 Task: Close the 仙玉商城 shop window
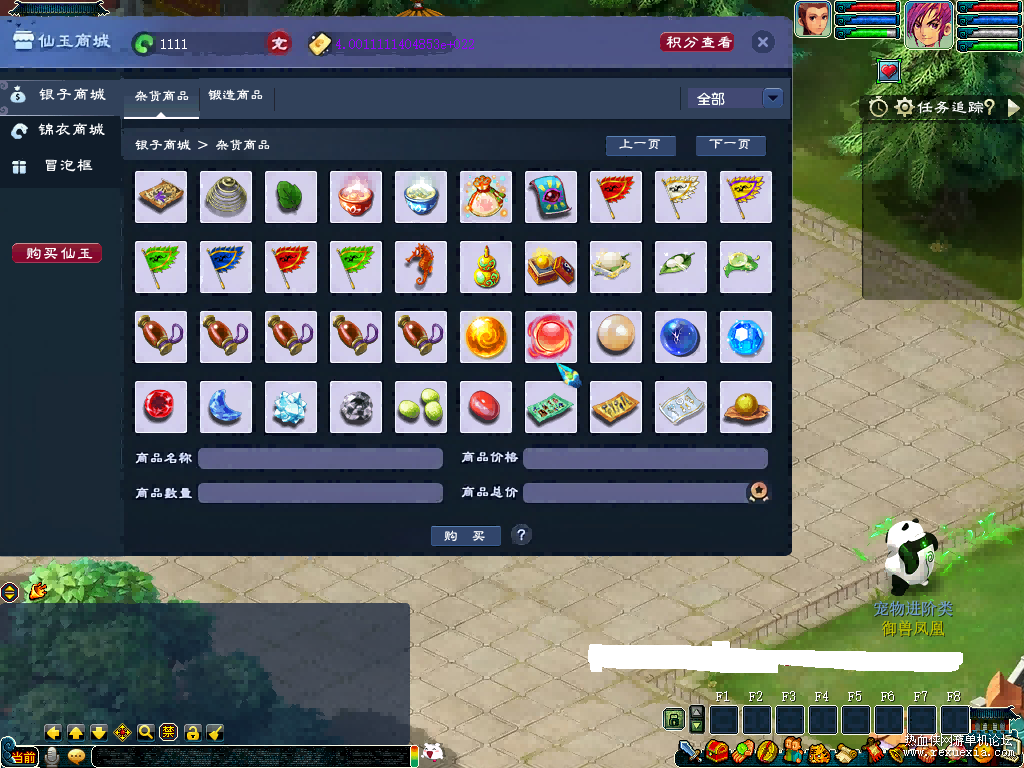pyautogui.click(x=762, y=42)
